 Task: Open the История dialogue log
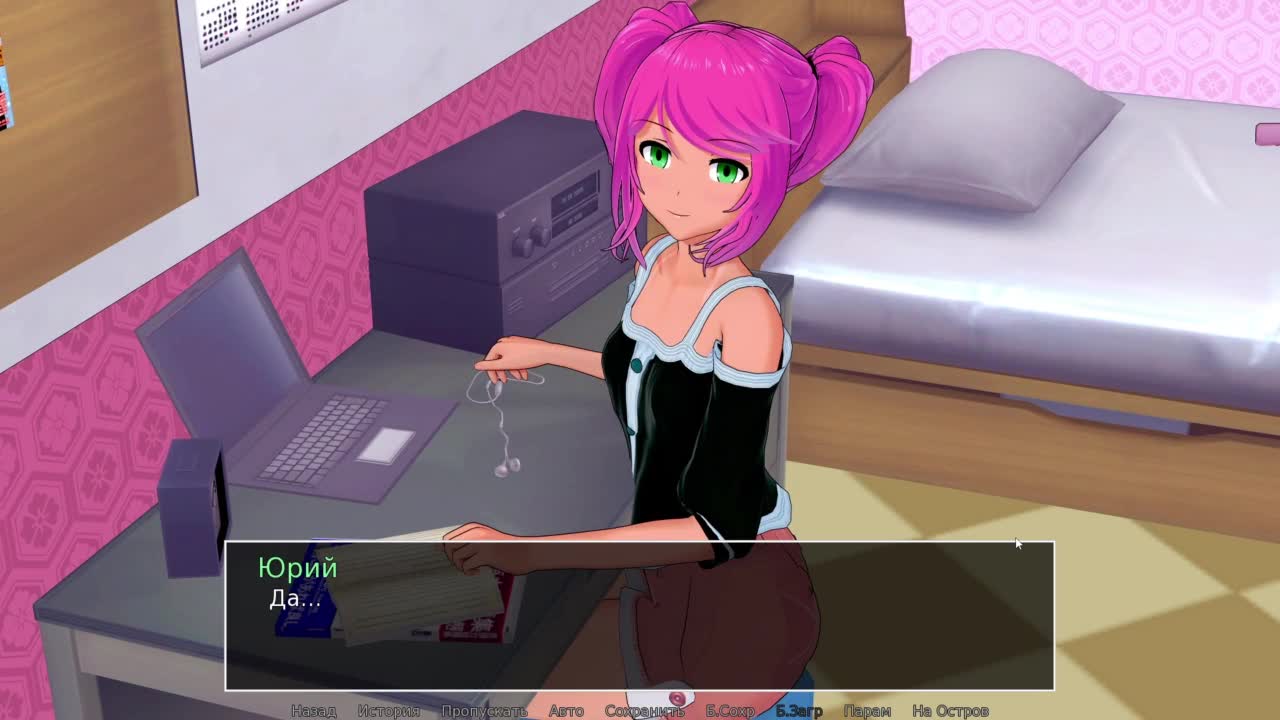coord(389,711)
